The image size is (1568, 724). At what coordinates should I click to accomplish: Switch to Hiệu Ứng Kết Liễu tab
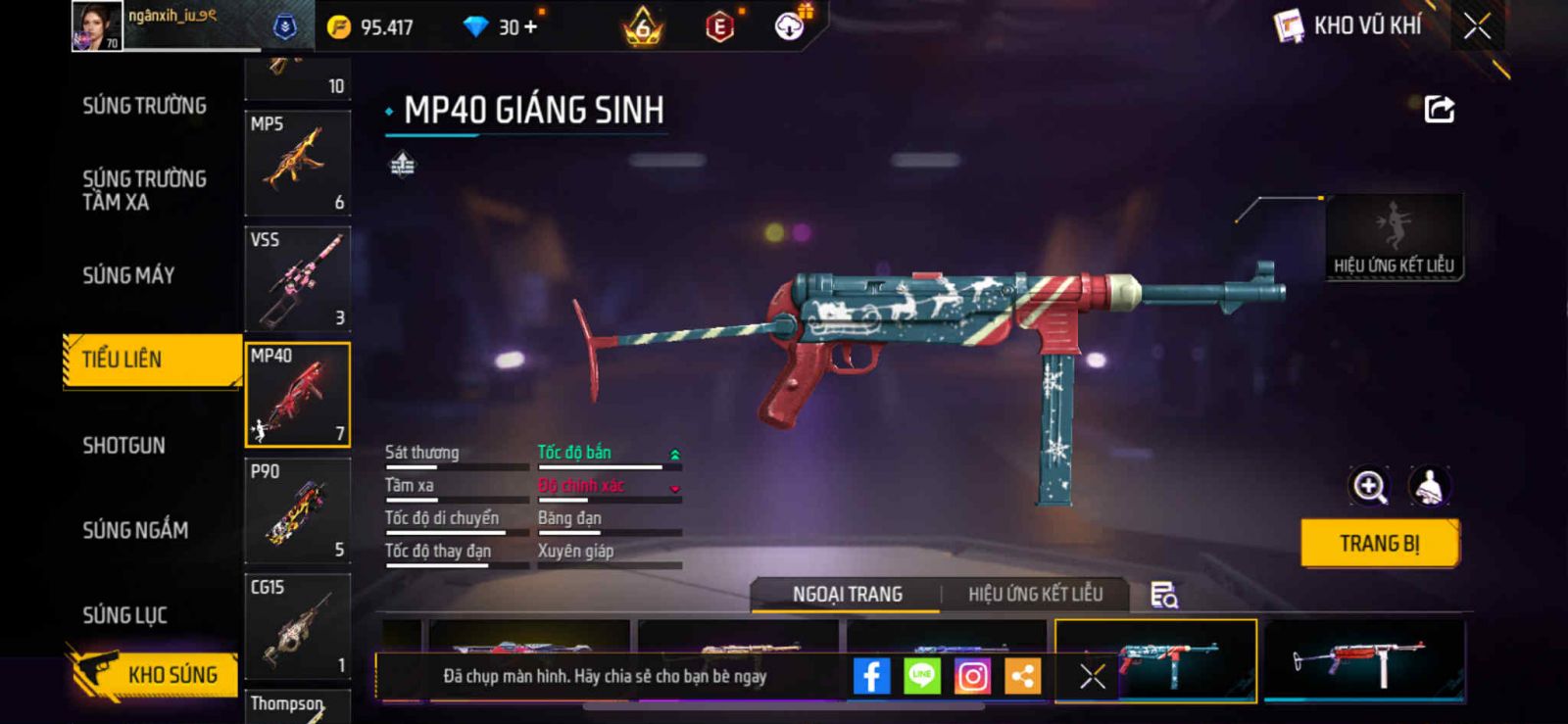click(x=1035, y=595)
